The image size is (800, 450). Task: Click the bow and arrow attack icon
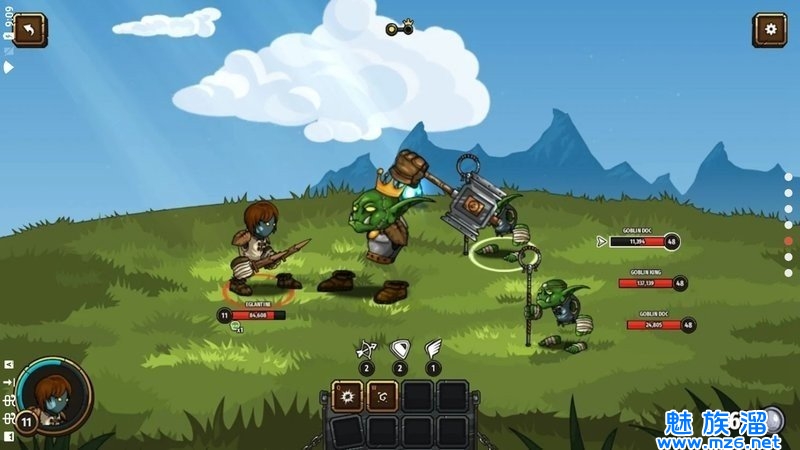pyautogui.click(x=366, y=350)
